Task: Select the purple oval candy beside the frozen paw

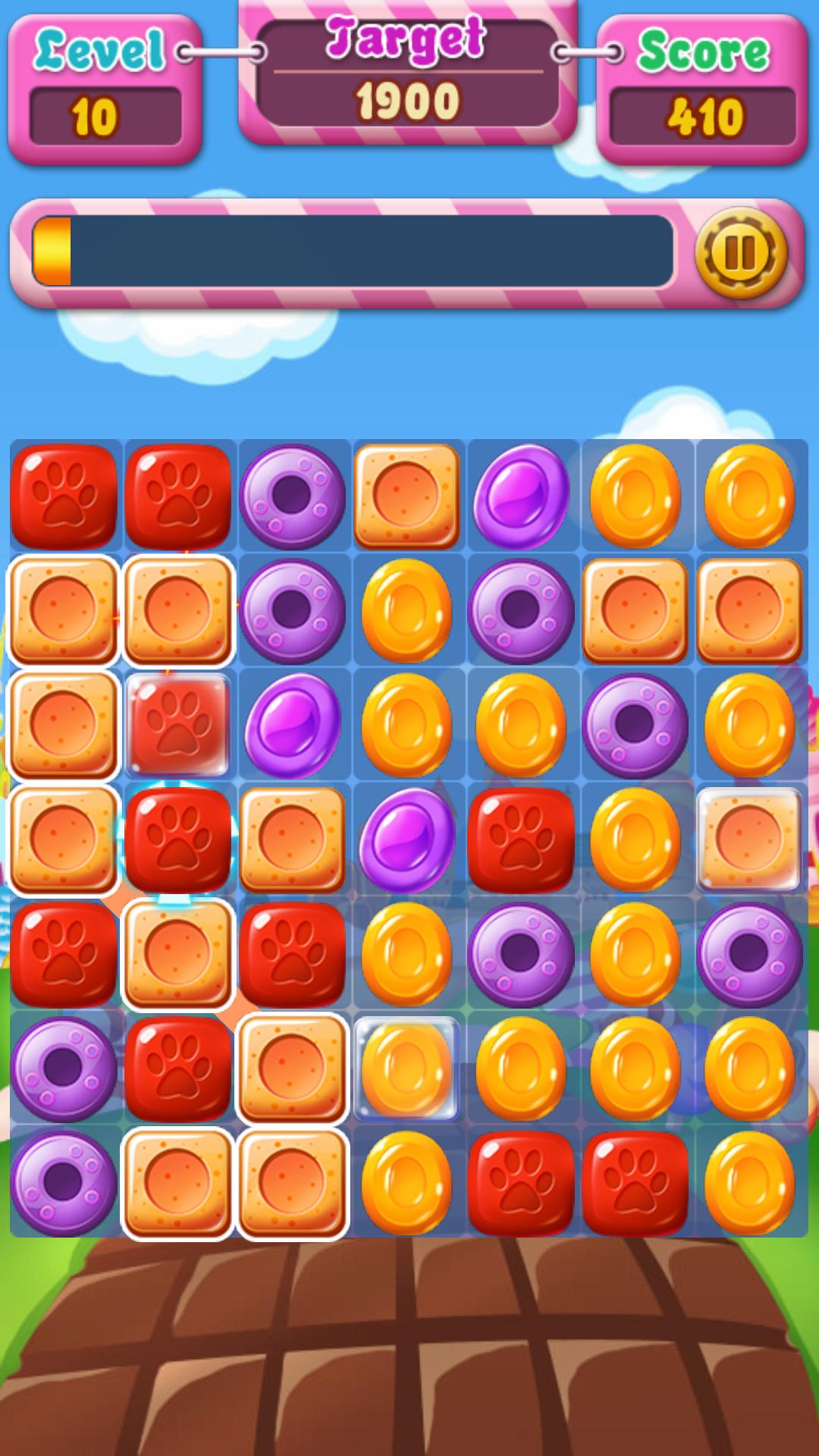Action: [292, 724]
